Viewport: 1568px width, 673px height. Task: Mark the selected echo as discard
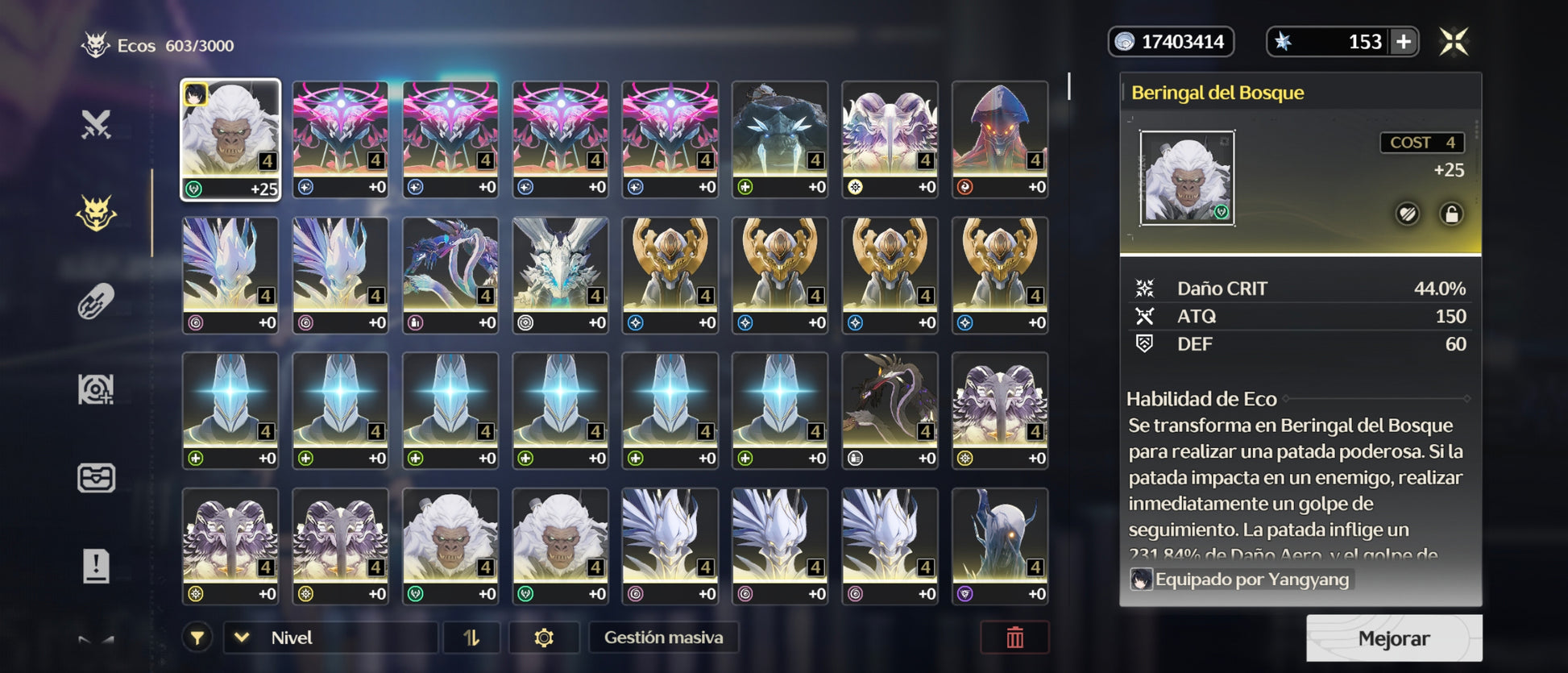click(1408, 214)
